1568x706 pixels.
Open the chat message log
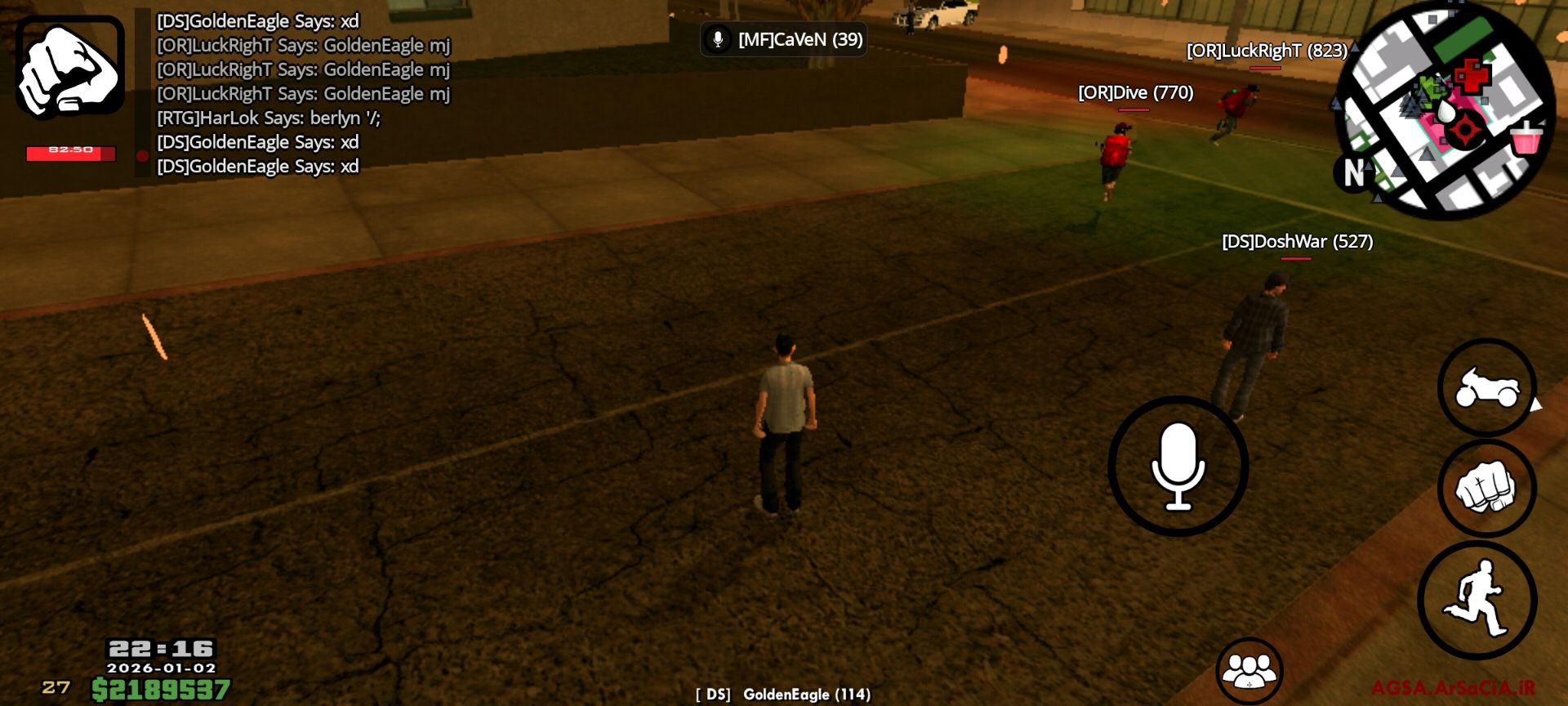(302, 94)
